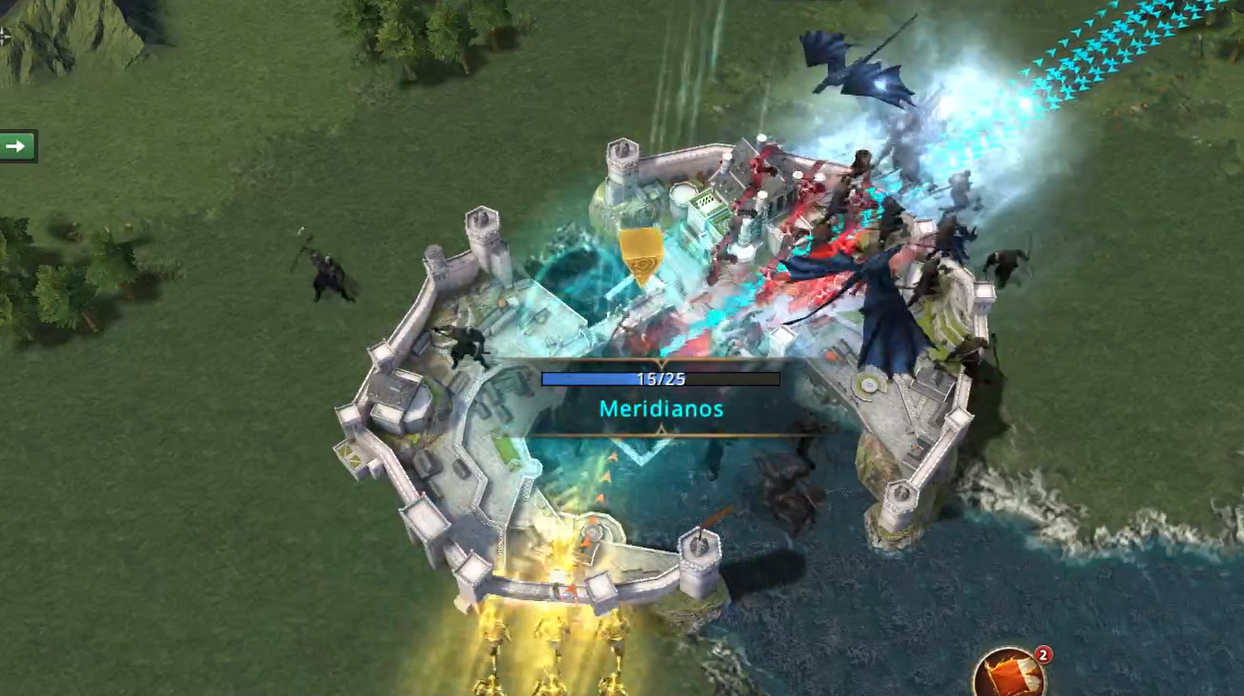This screenshot has height=696, width=1244.
Task: Select the Meridianos city nameplate
Action: click(661, 408)
